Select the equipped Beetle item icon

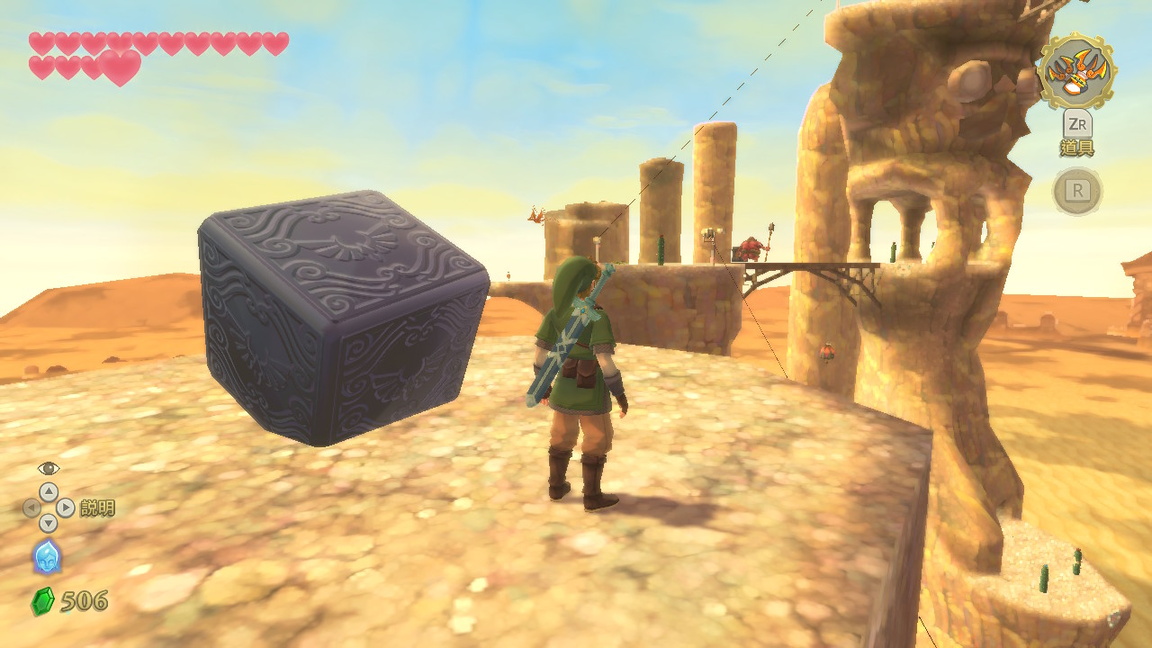coord(1077,71)
